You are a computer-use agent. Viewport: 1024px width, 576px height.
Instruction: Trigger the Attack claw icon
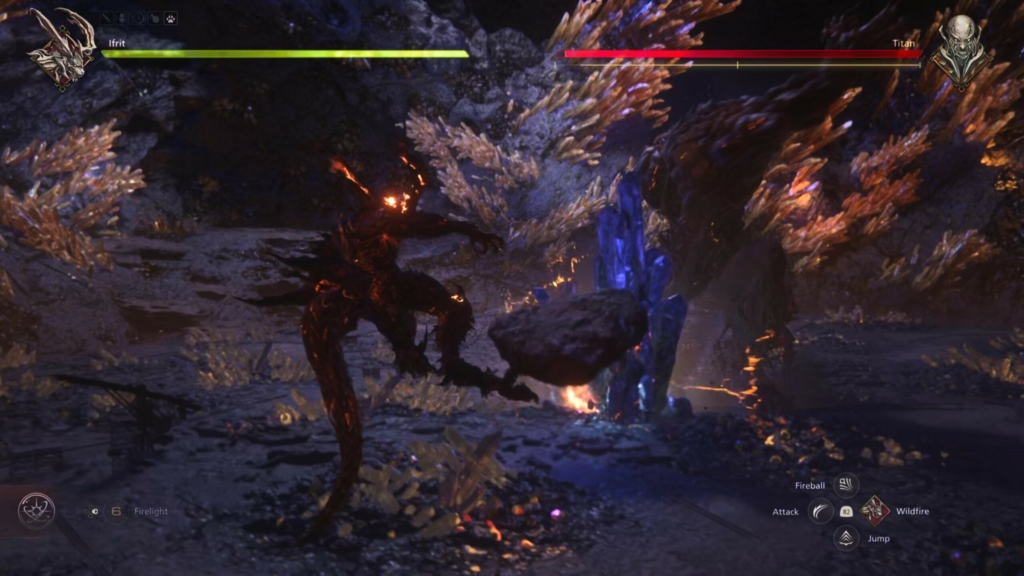pyautogui.click(x=820, y=511)
